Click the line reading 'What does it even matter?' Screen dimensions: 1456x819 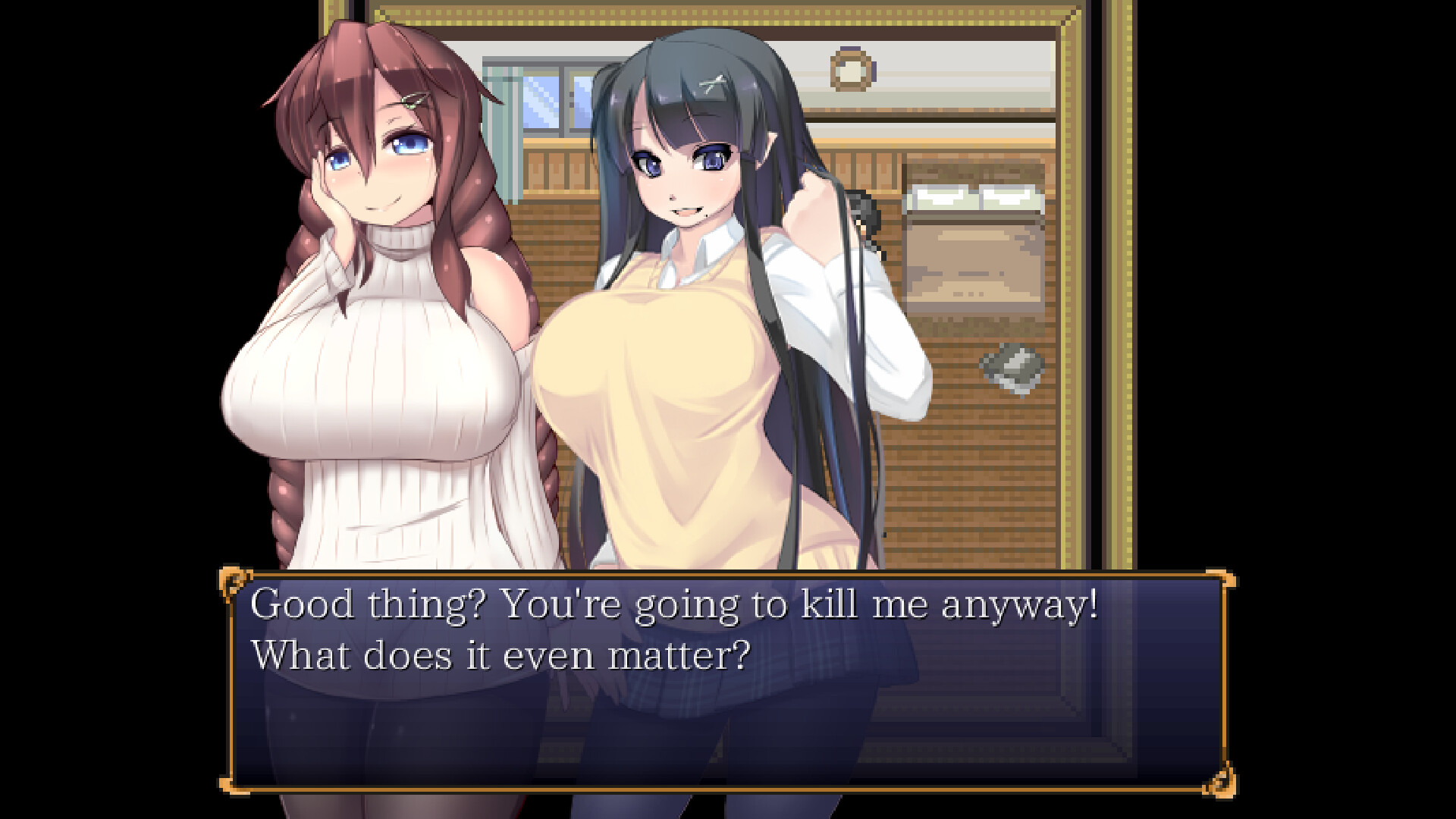pos(502,655)
